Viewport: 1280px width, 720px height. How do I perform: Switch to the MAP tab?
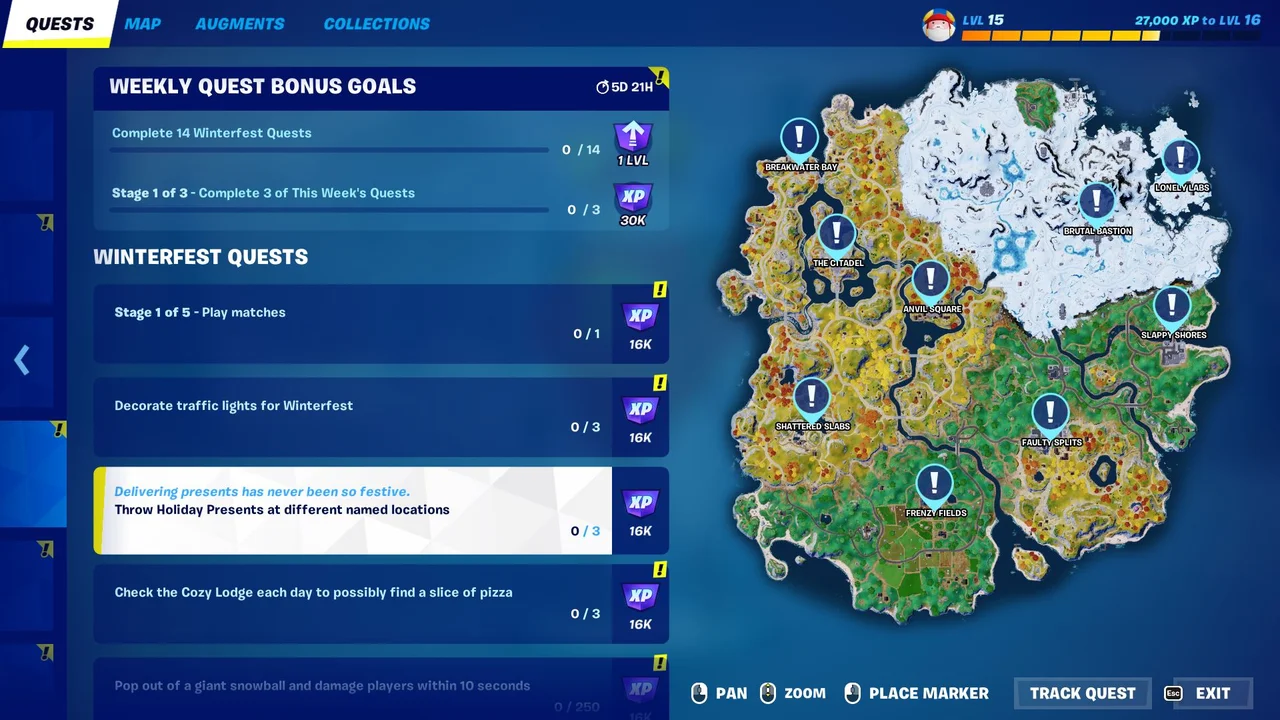(x=142, y=23)
